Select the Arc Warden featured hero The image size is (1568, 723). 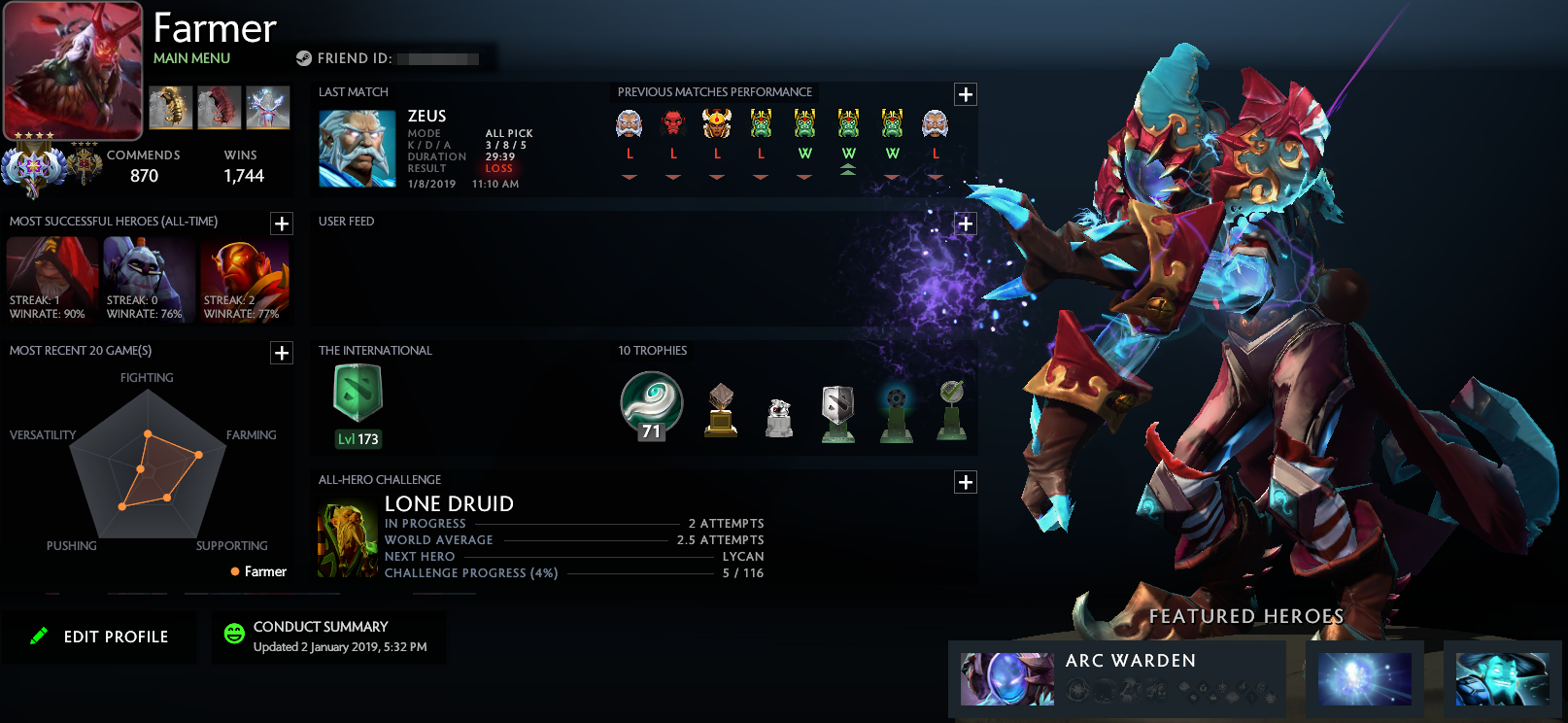(x=1007, y=678)
